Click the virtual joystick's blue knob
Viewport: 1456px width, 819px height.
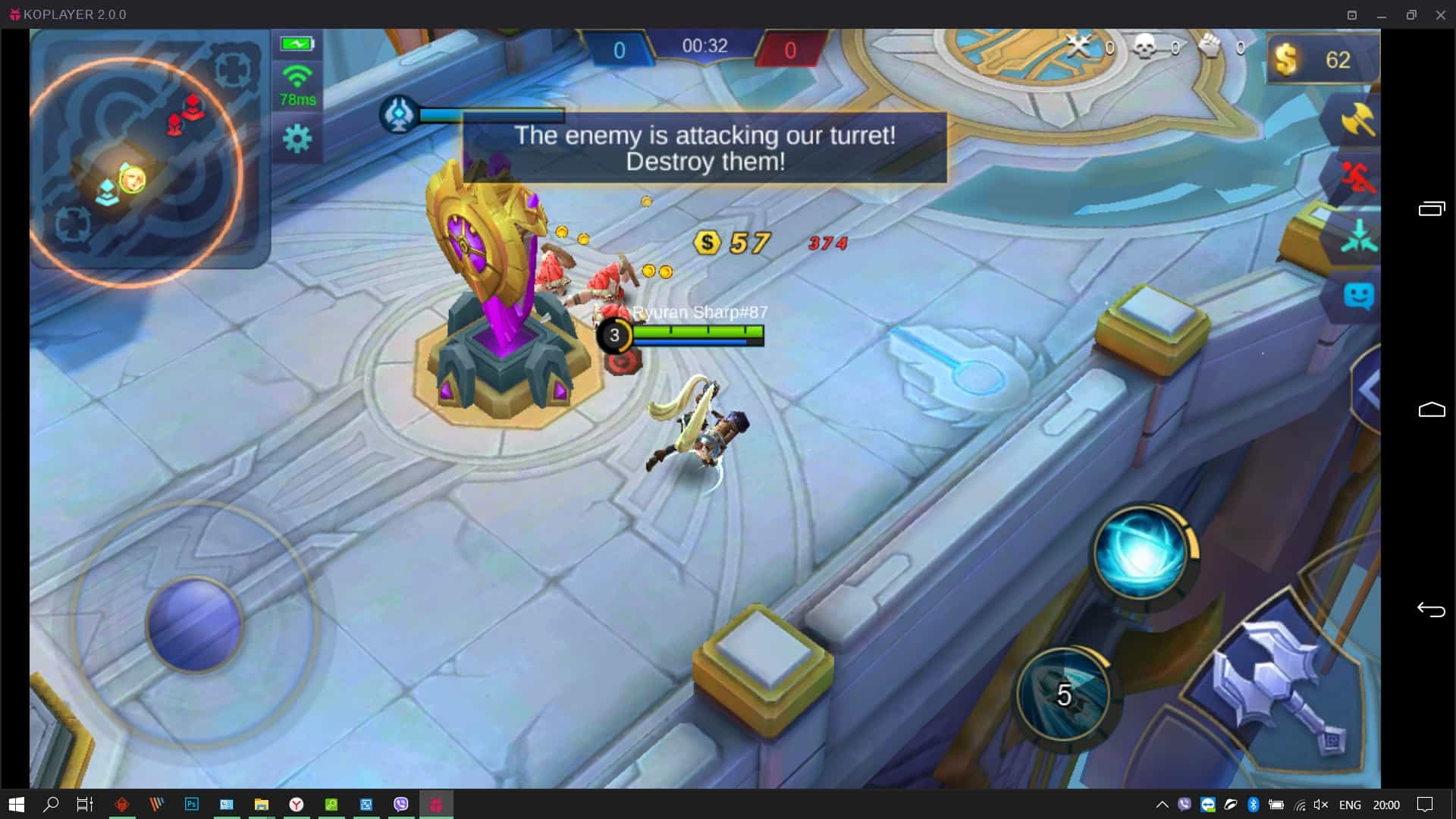(195, 624)
